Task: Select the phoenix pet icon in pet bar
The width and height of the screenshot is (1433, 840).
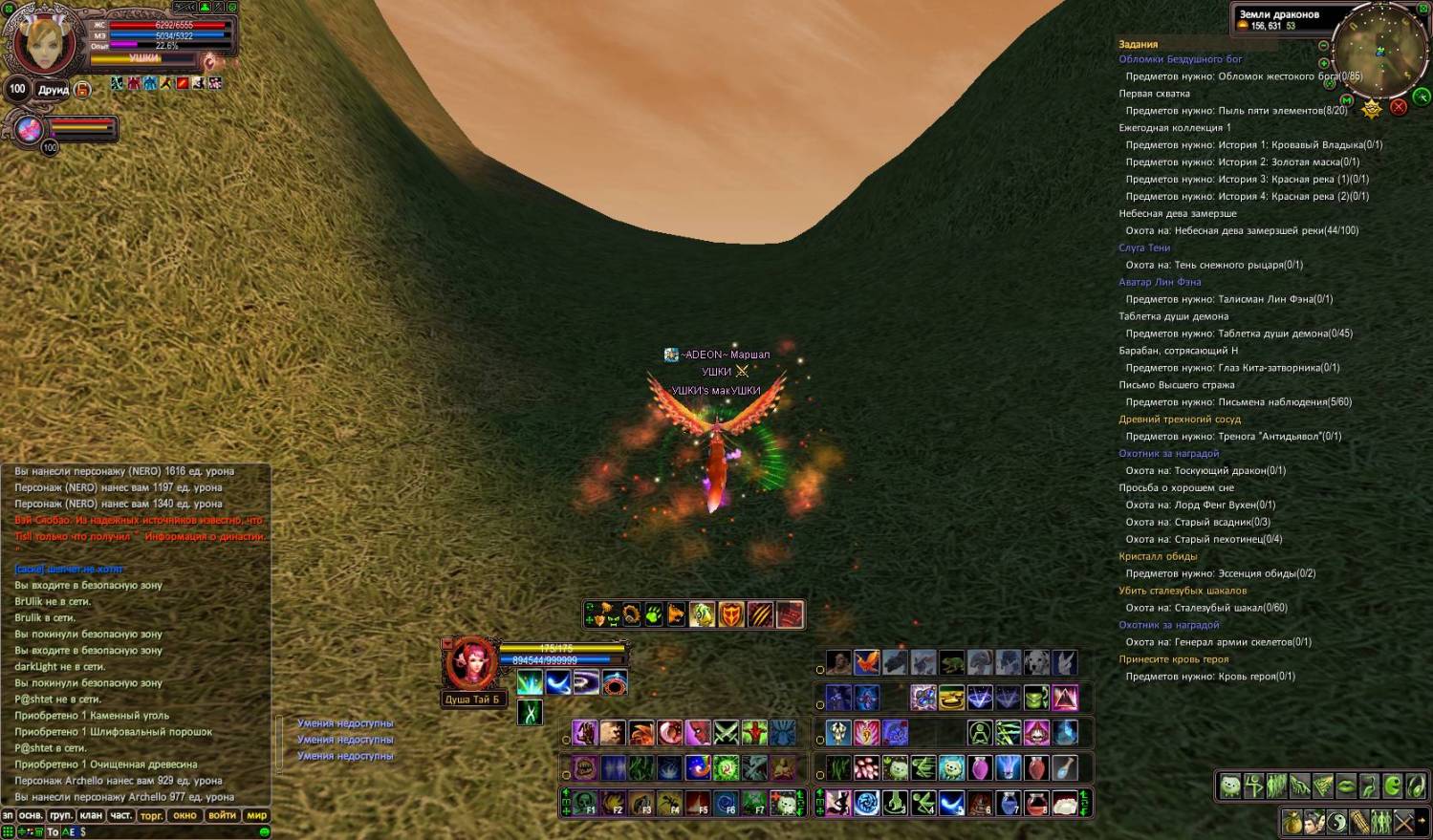Action: pos(866,662)
